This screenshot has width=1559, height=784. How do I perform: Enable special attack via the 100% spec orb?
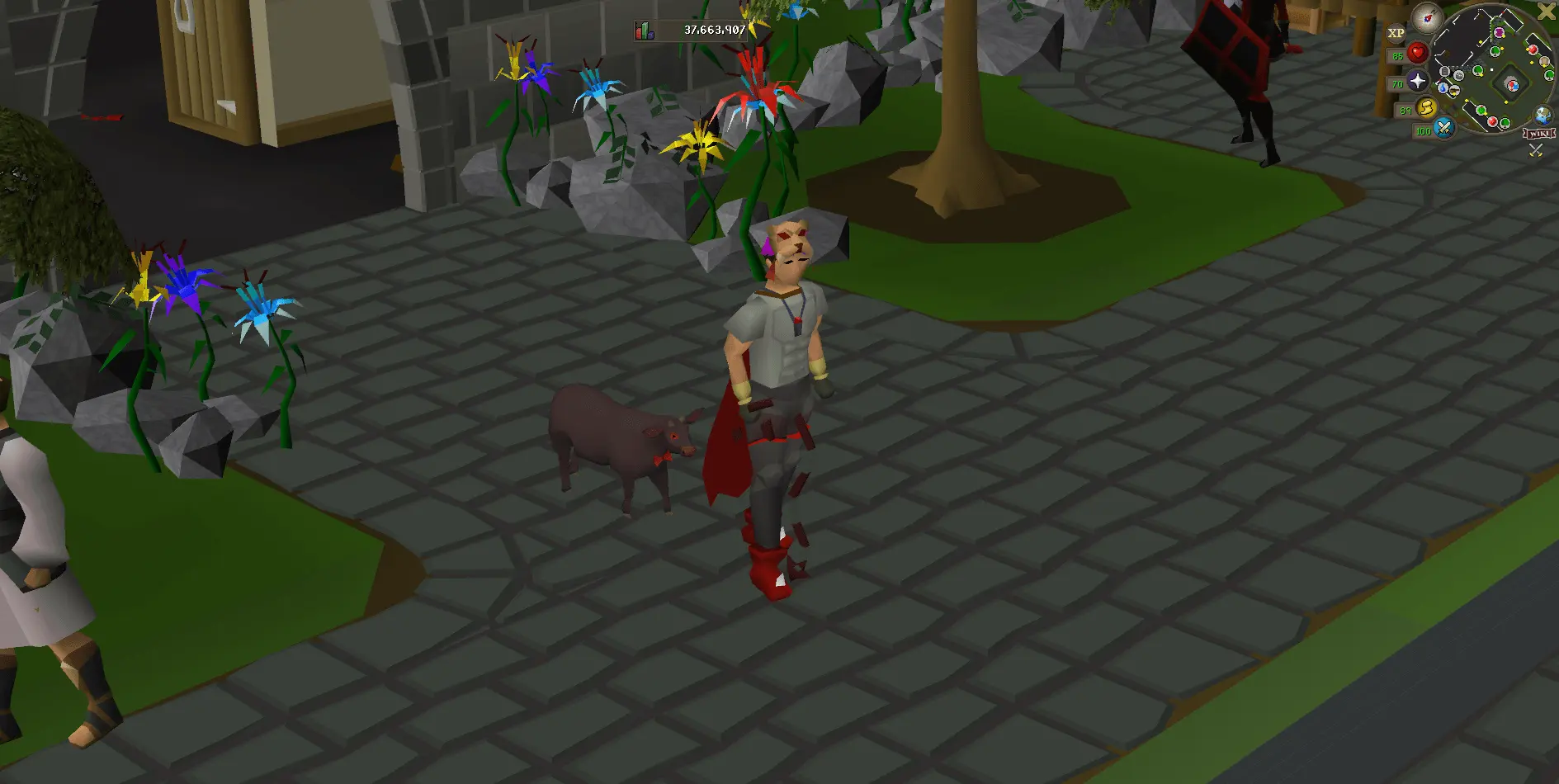coord(1443,128)
